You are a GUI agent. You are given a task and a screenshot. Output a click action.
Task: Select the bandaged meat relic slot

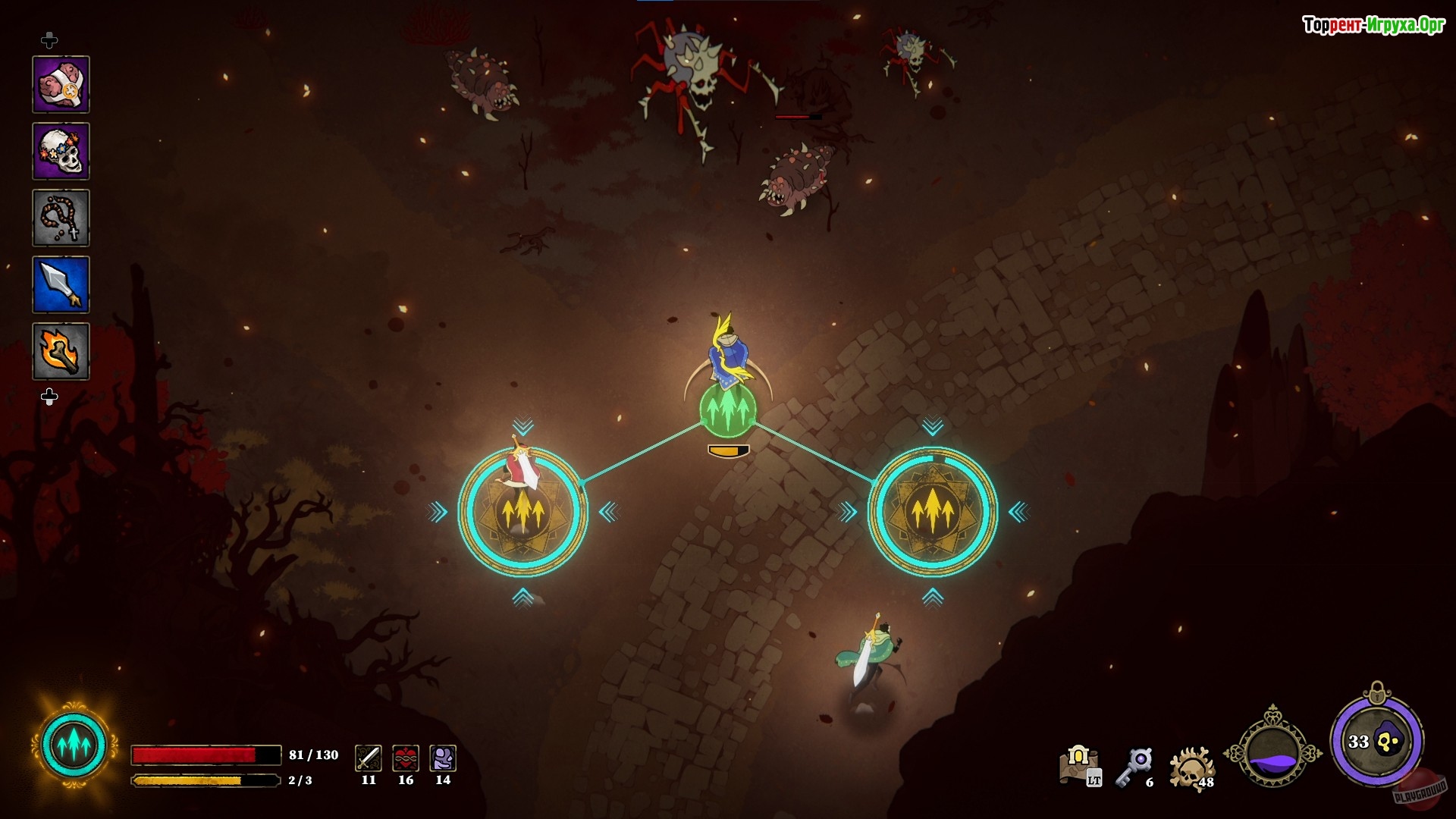coord(61,84)
